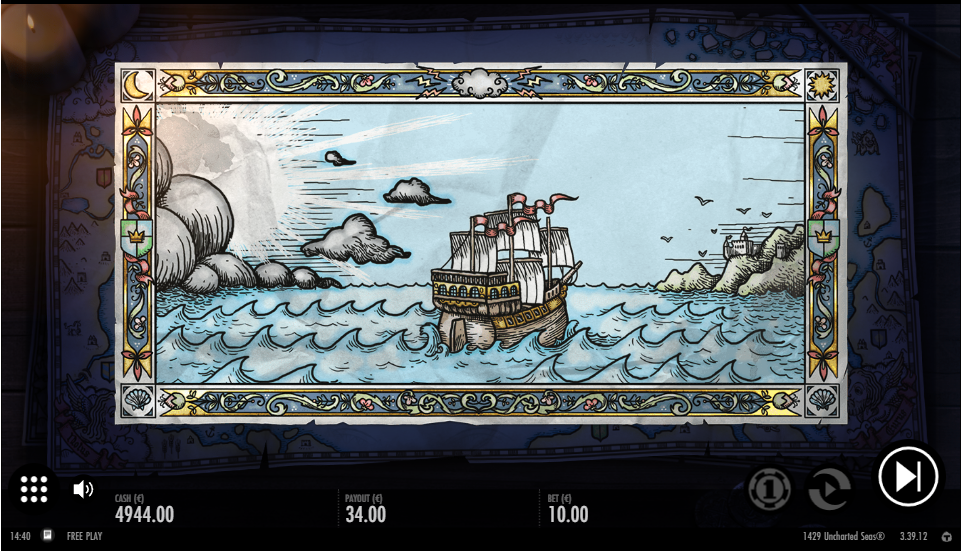
Task: Skip the ship intro animation
Action: pos(908,476)
